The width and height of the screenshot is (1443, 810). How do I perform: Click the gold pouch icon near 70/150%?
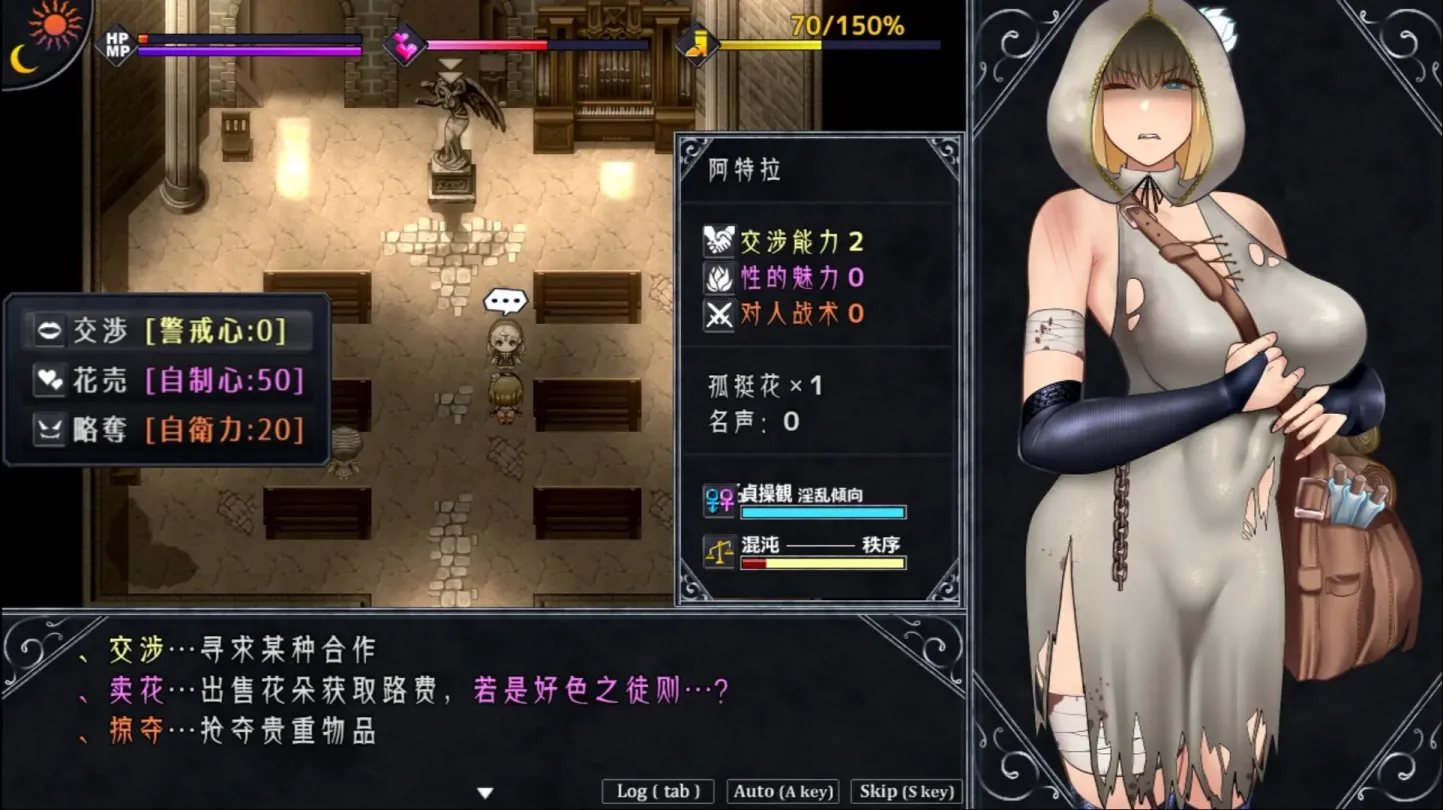(697, 44)
